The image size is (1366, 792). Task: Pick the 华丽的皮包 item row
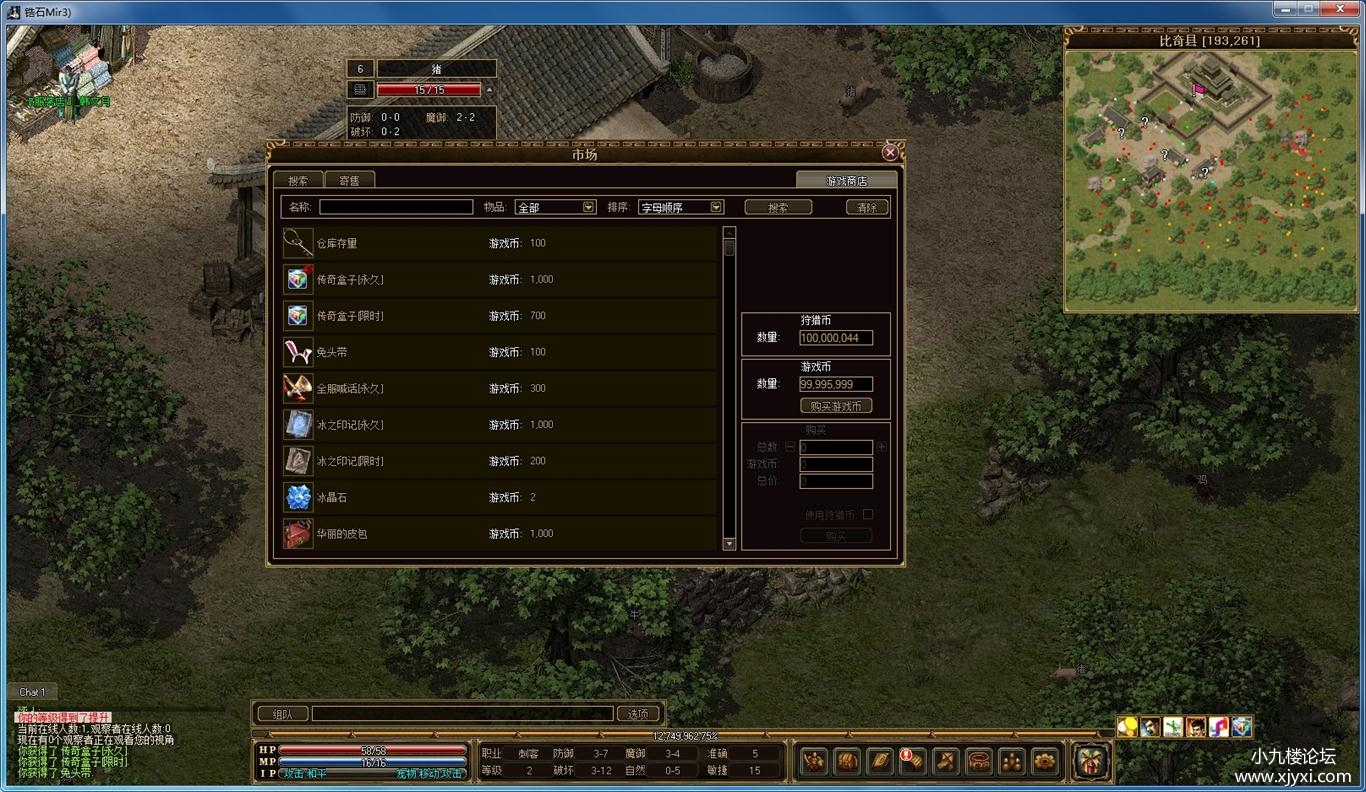[x=500, y=533]
